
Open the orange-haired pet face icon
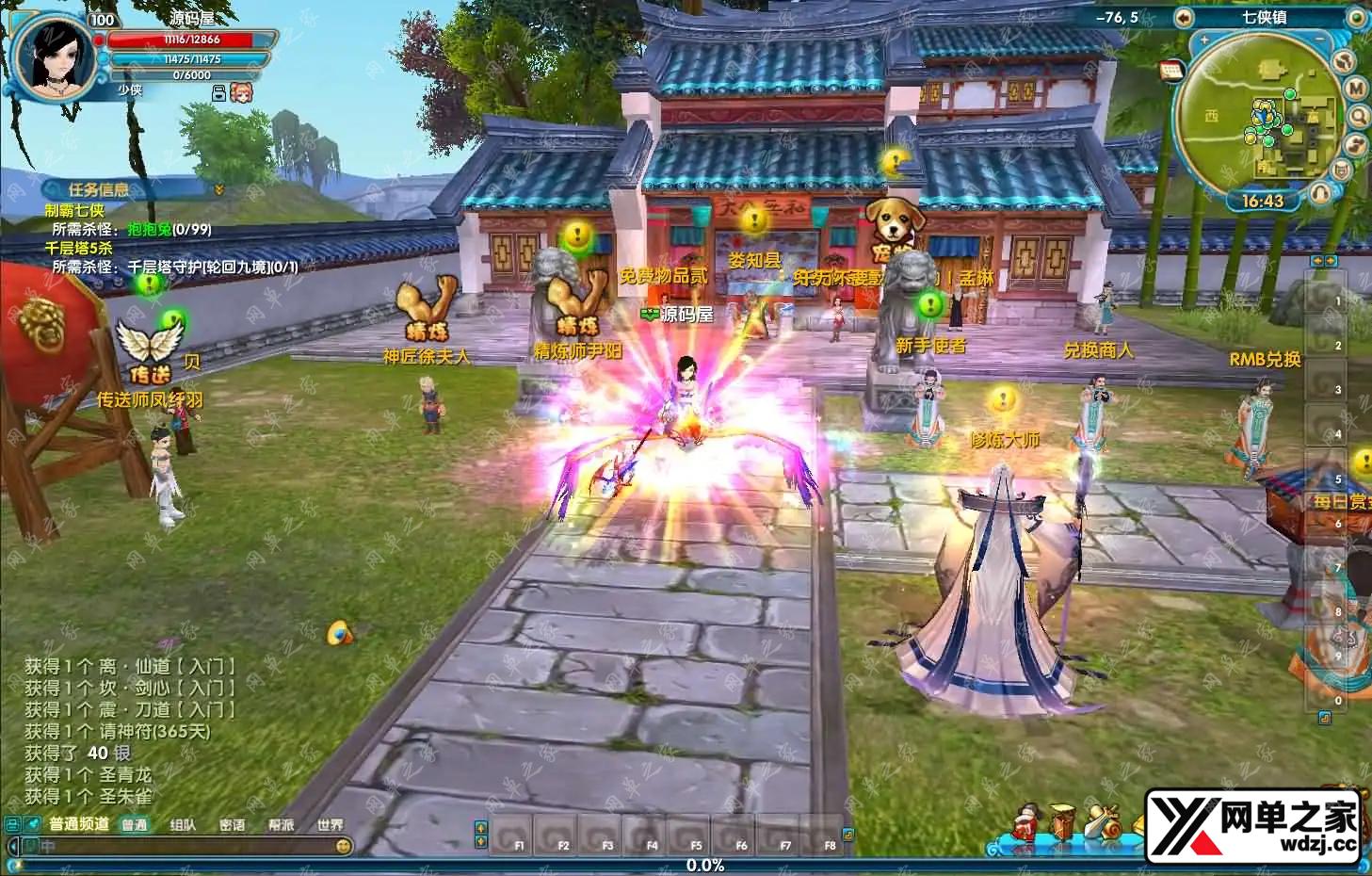coord(241,91)
